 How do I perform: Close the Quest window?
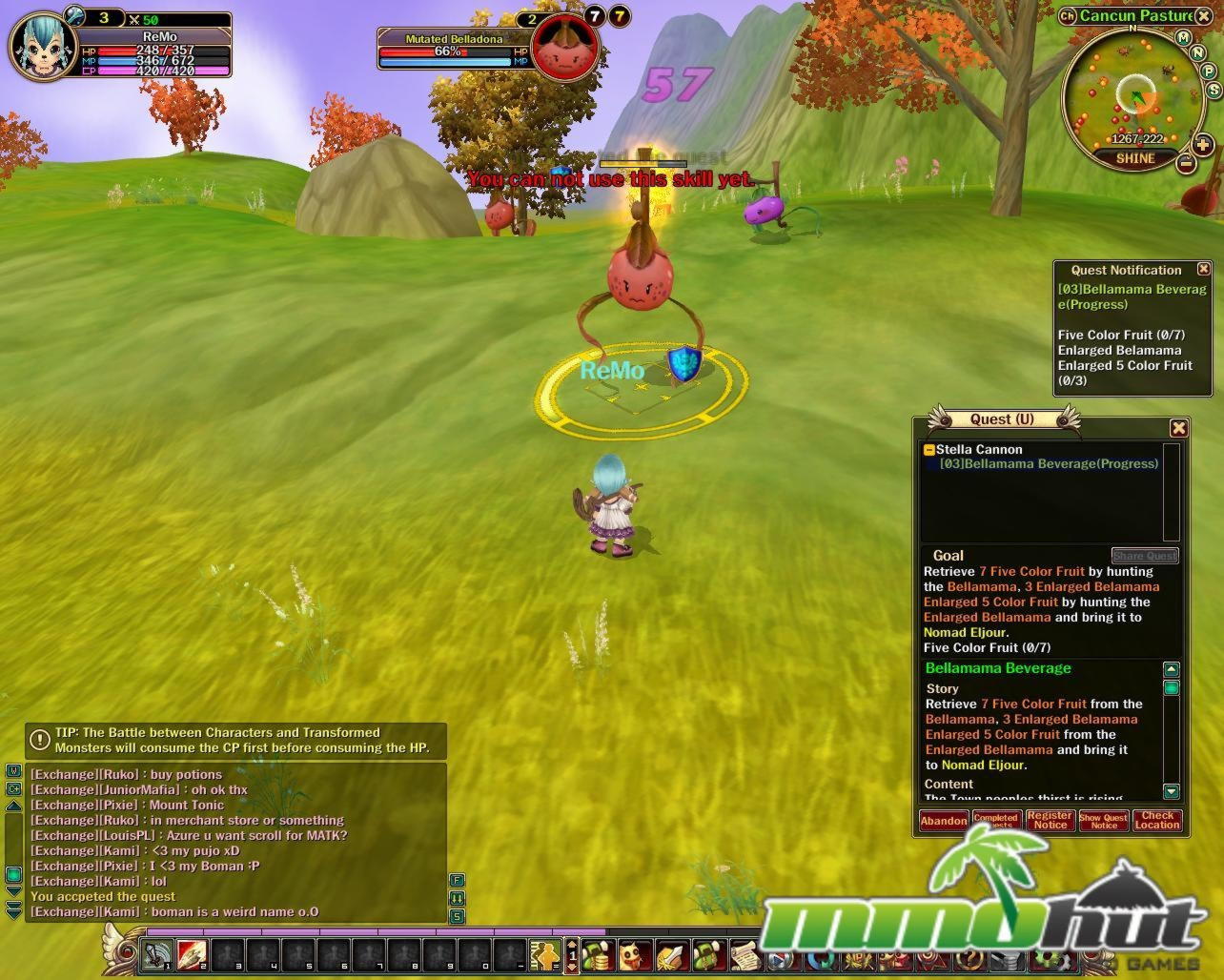pyautogui.click(x=1178, y=428)
